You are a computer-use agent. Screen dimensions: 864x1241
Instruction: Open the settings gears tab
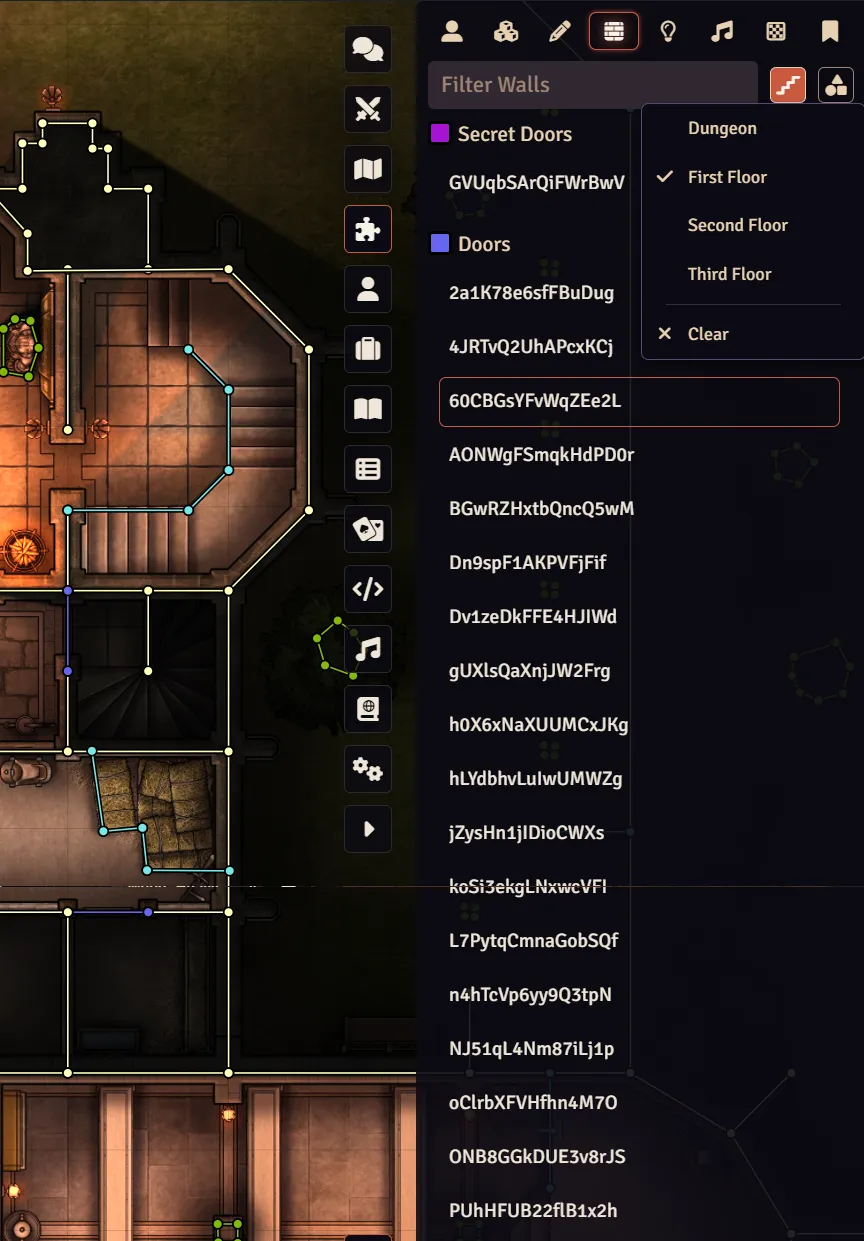[x=368, y=769]
